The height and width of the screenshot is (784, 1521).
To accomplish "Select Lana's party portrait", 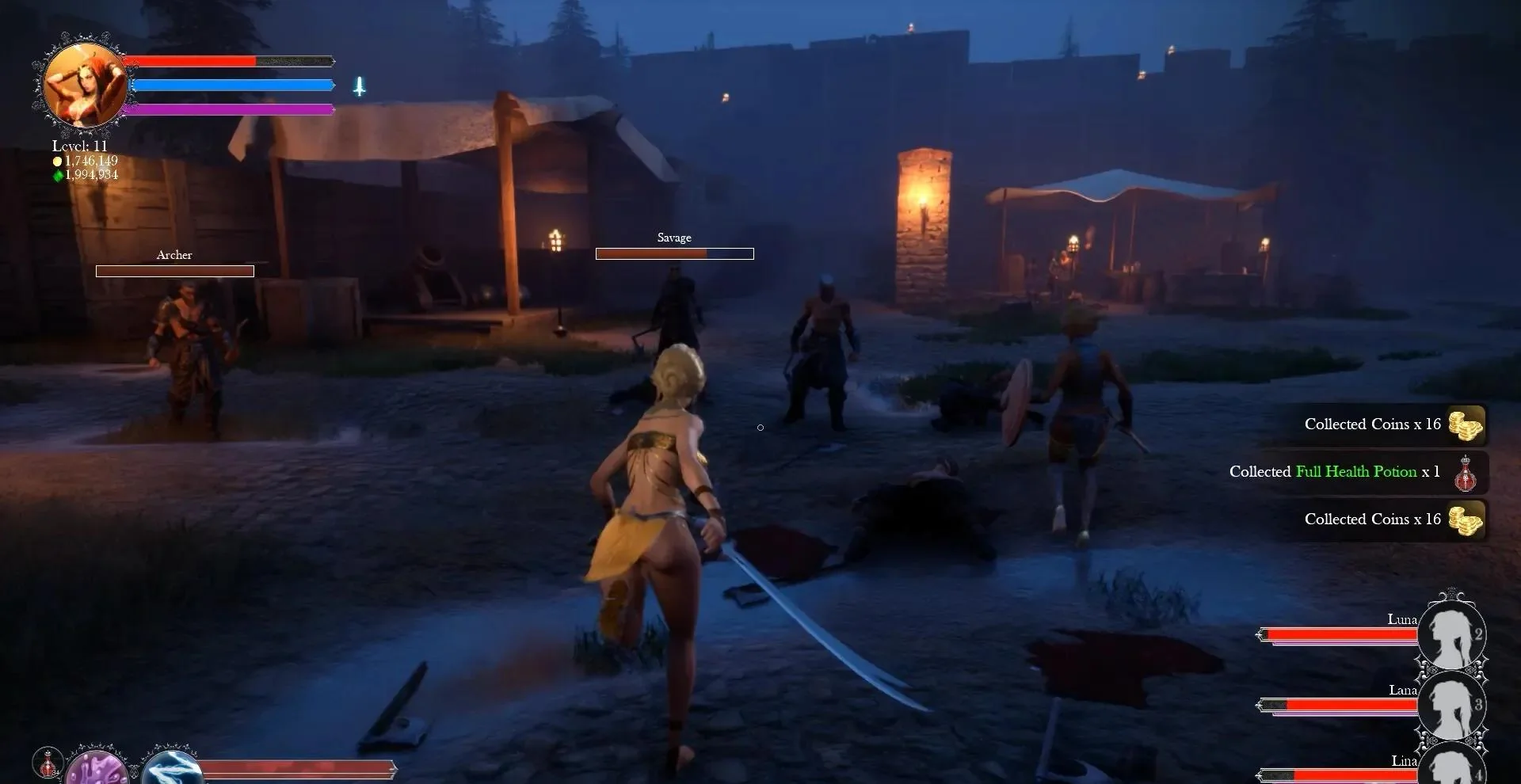I will [x=1451, y=704].
